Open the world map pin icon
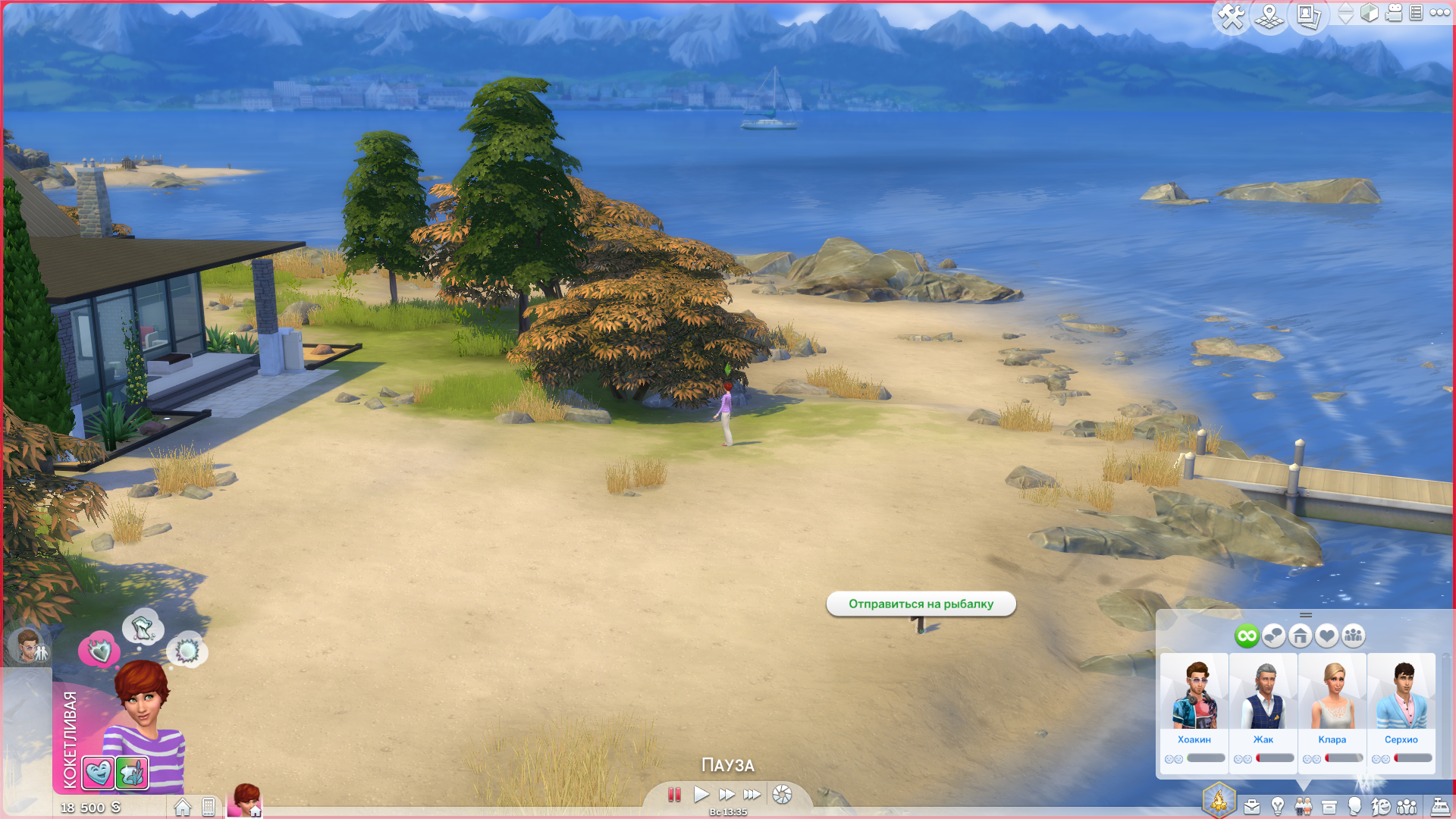 click(1269, 16)
